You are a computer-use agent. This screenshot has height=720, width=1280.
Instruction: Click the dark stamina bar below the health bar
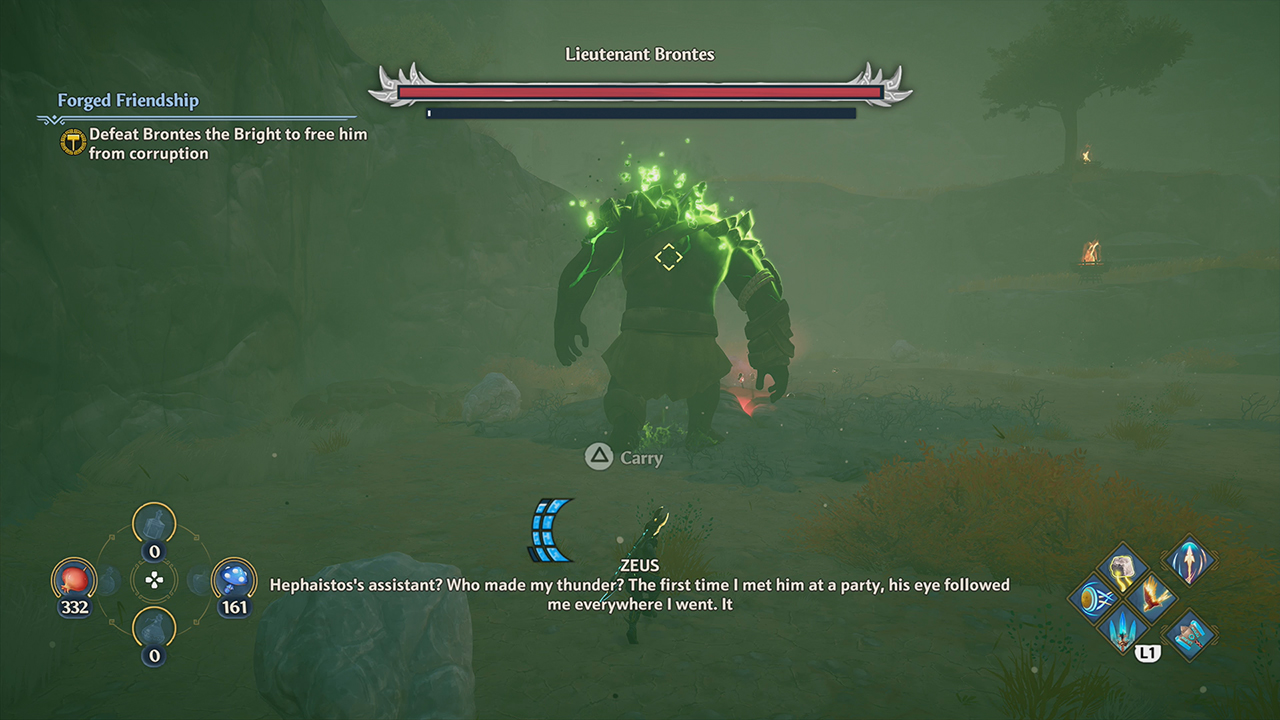coord(640,113)
